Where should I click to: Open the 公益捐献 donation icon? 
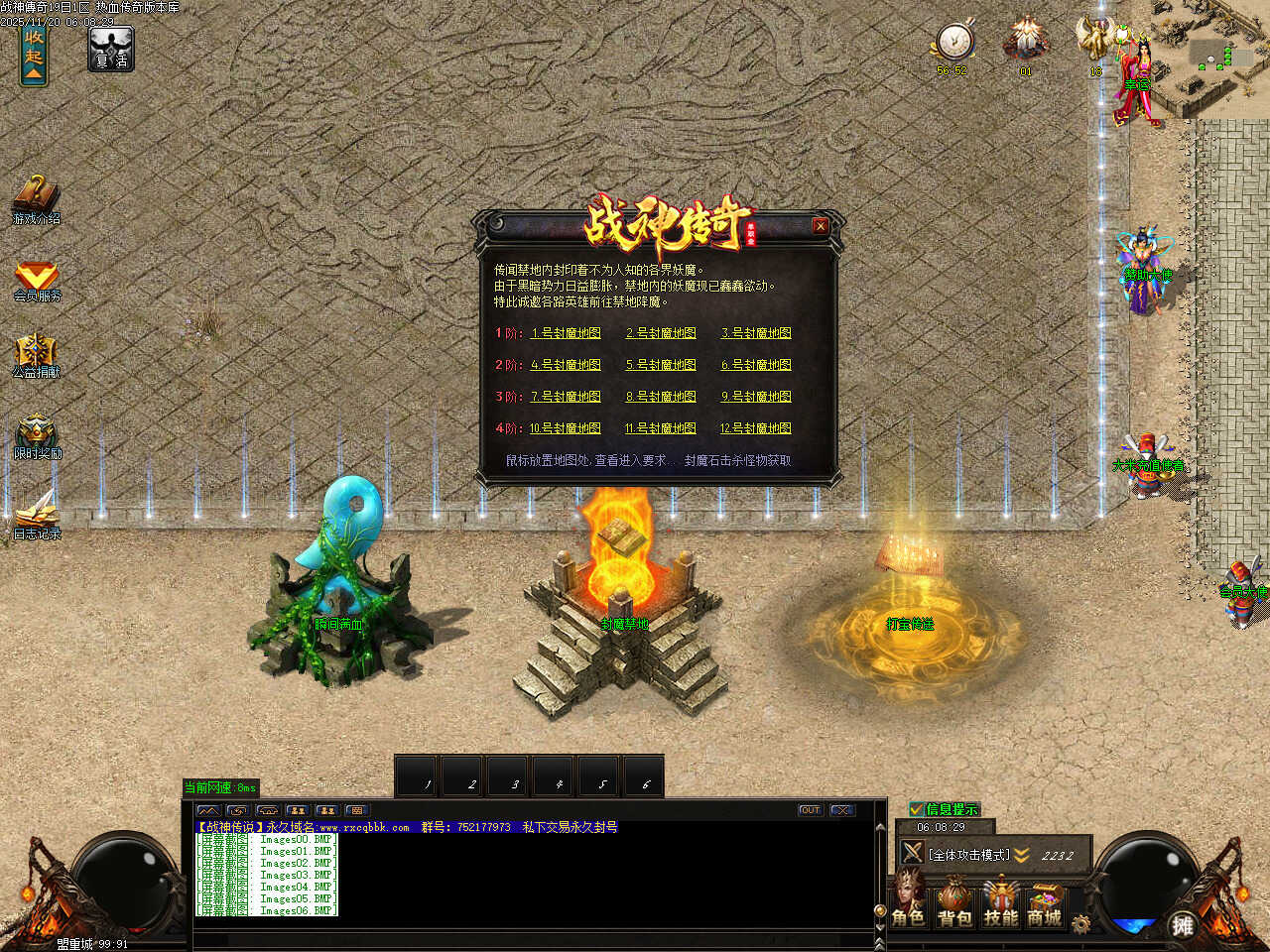tap(36, 354)
